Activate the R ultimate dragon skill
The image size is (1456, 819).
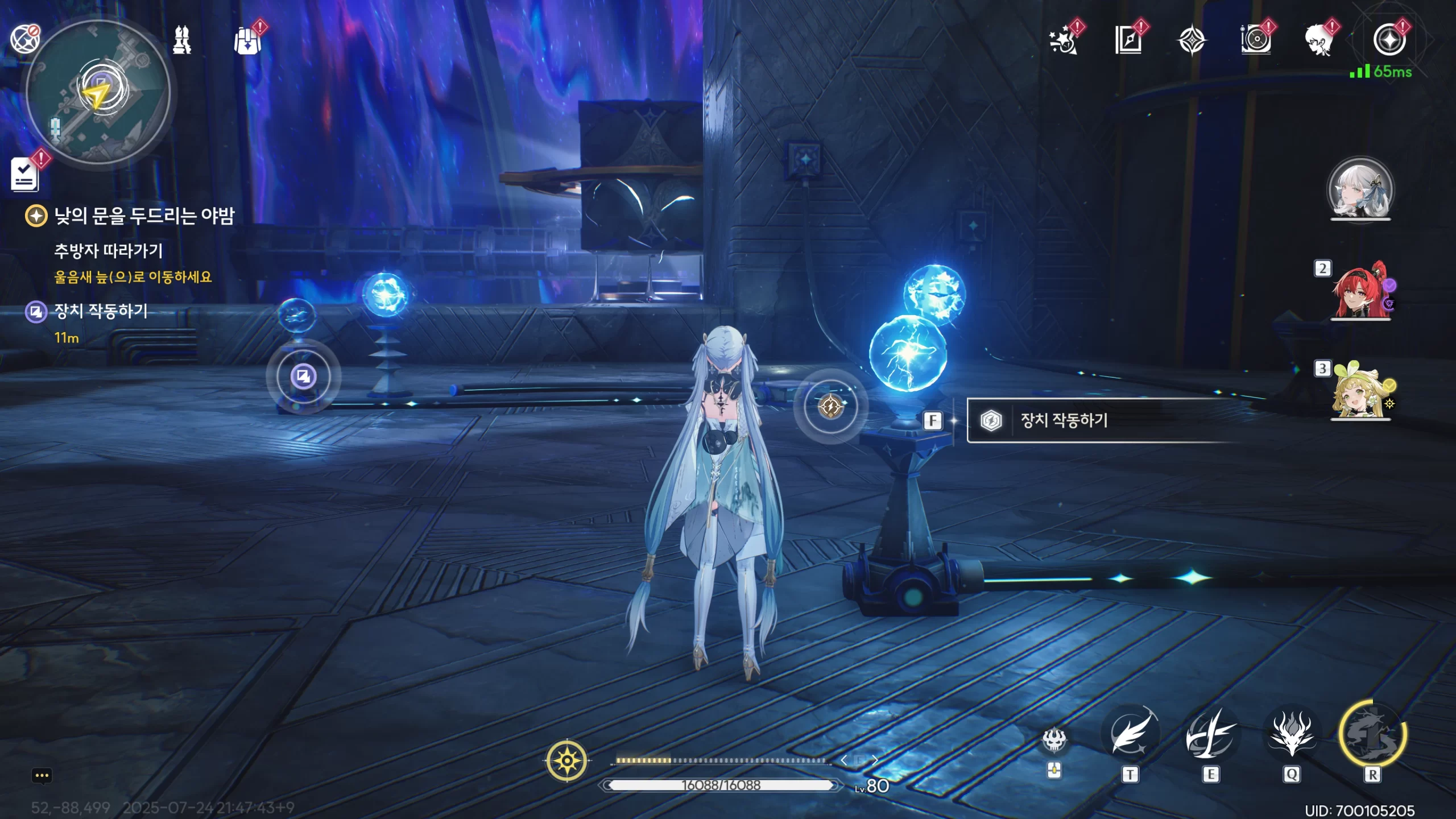coord(1372,735)
